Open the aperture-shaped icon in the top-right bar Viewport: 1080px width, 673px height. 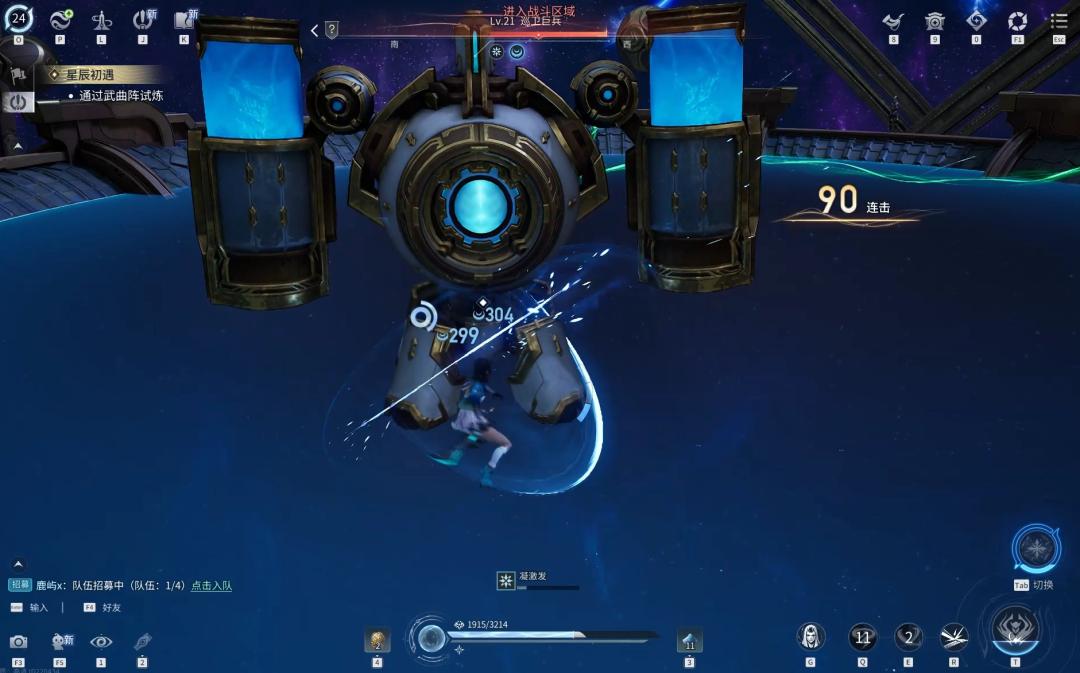(x=1017, y=21)
